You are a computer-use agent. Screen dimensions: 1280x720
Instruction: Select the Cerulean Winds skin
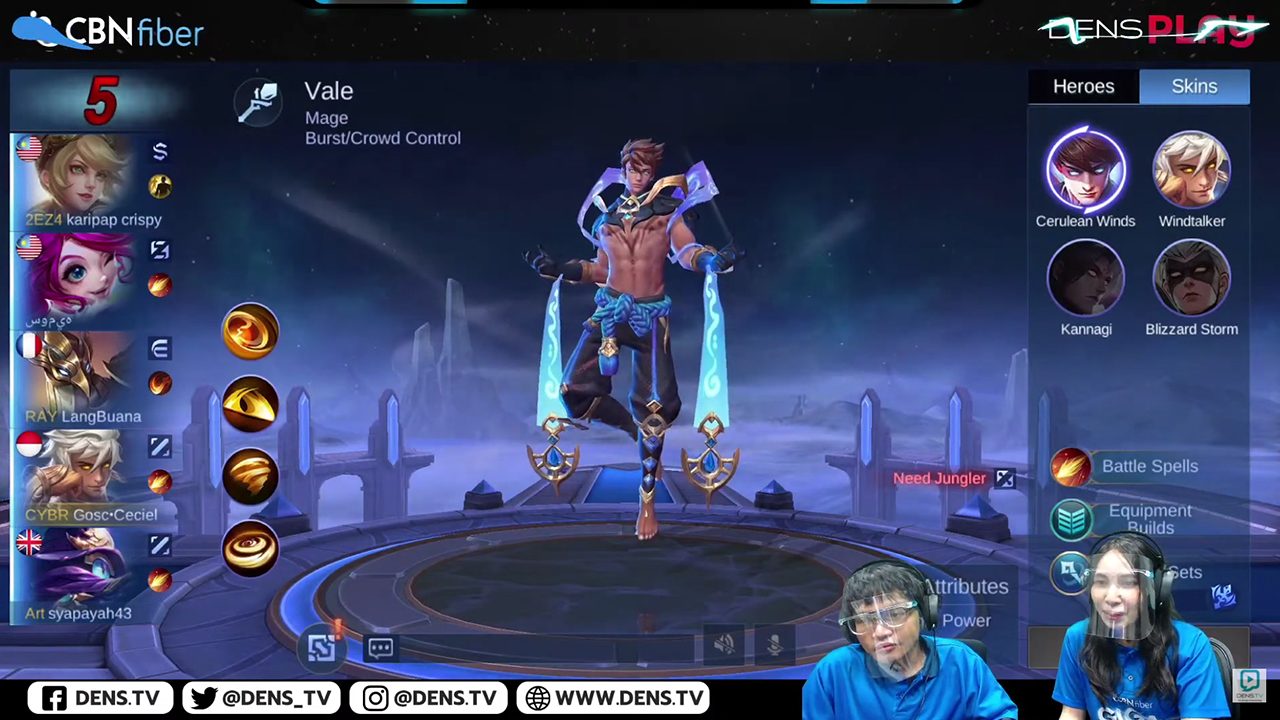pos(1086,170)
